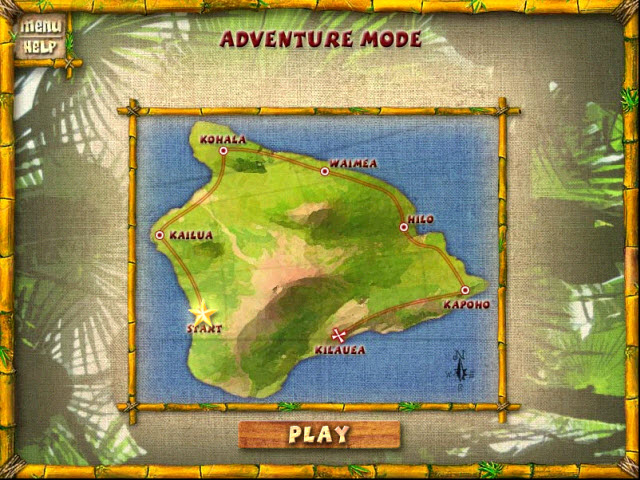Start the adventure with Play
Screen dimensions: 640x480
click(x=319, y=434)
